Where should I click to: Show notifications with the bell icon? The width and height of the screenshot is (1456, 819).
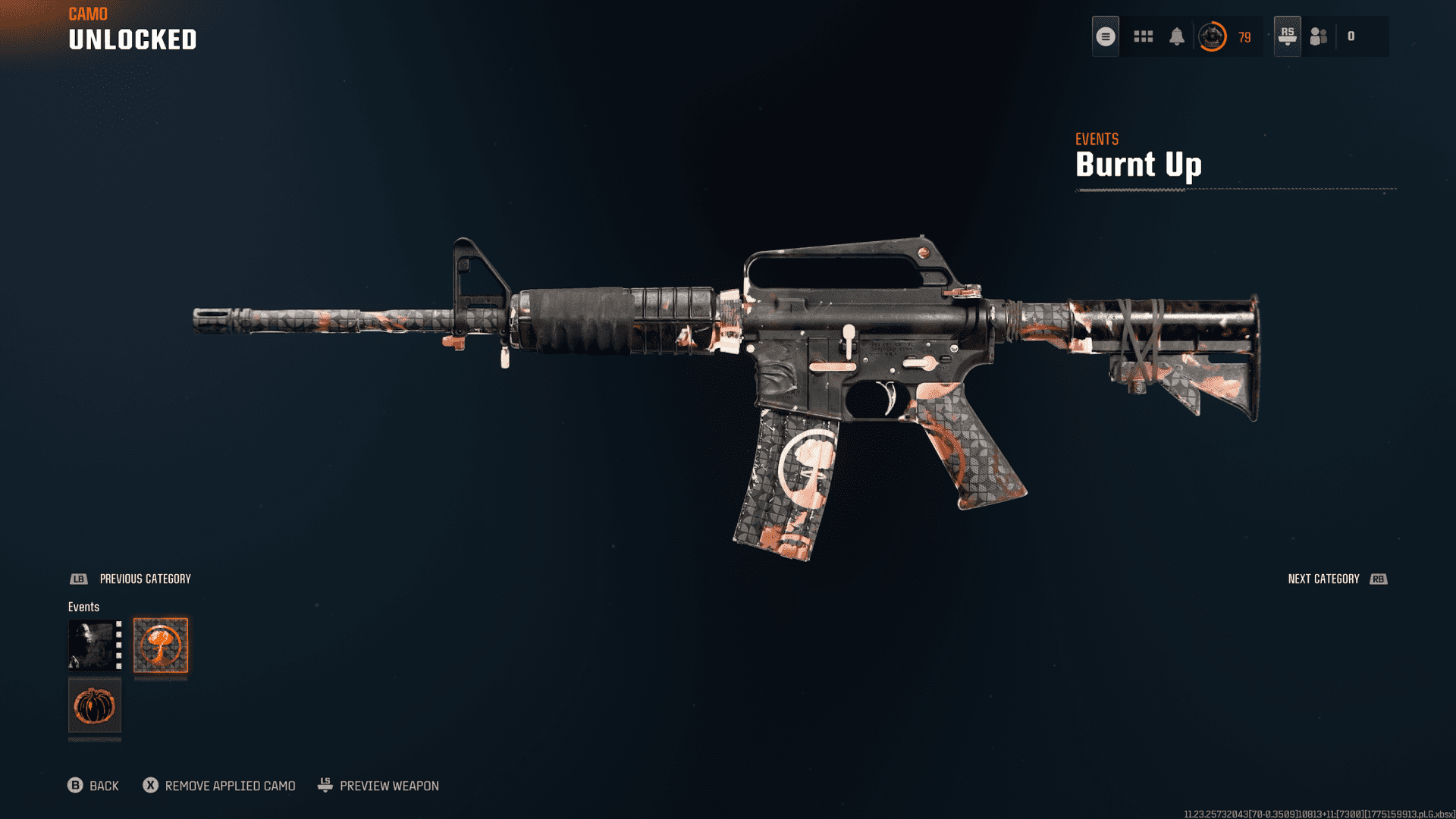(1177, 36)
